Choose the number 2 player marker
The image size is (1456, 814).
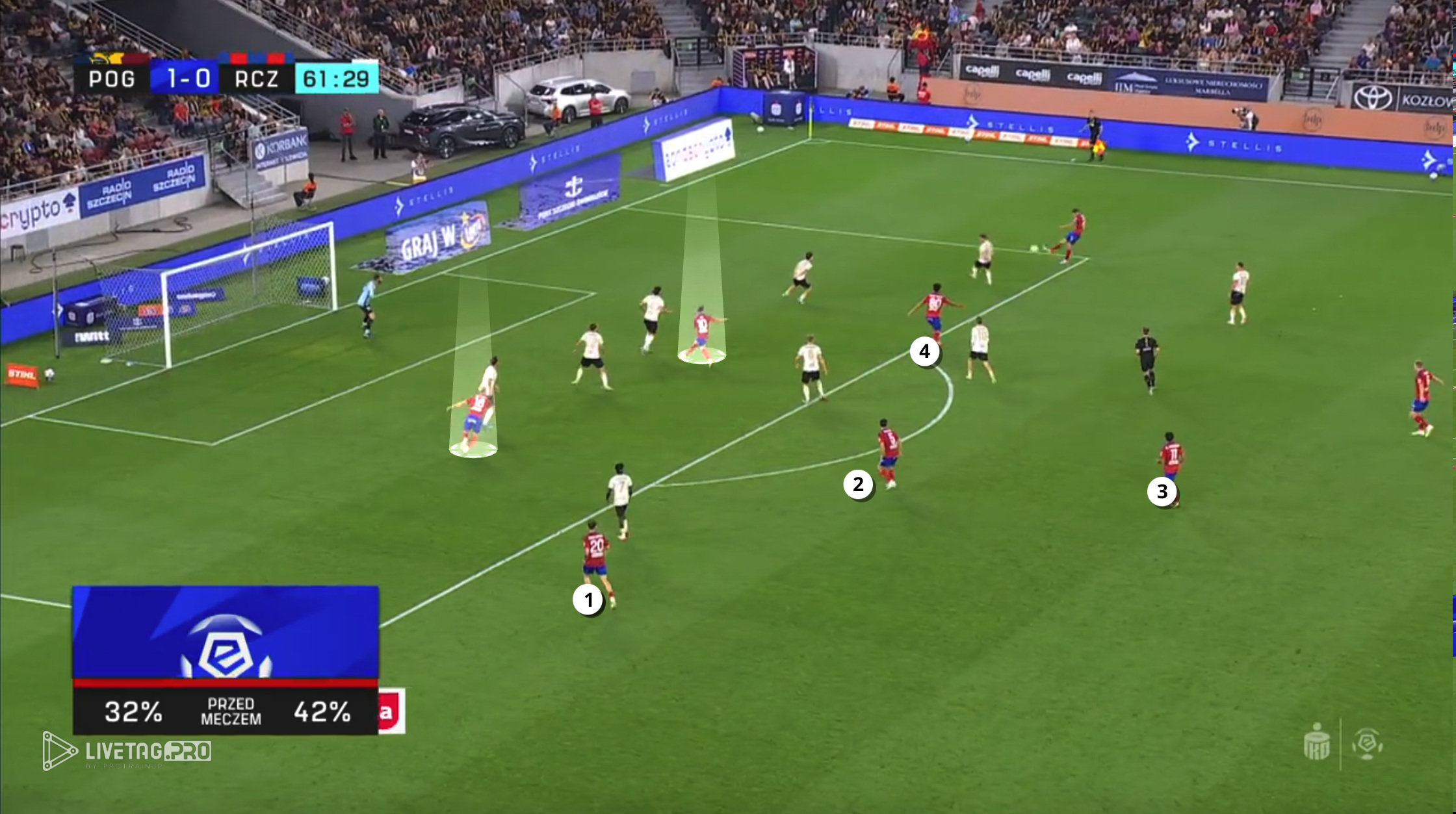858,485
